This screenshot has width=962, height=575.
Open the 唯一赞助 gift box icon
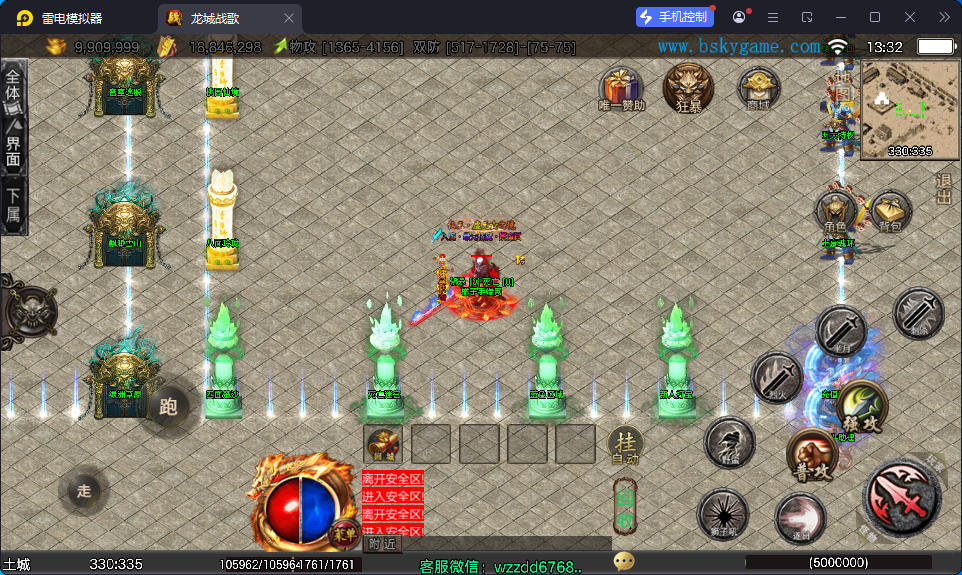pyautogui.click(x=621, y=87)
